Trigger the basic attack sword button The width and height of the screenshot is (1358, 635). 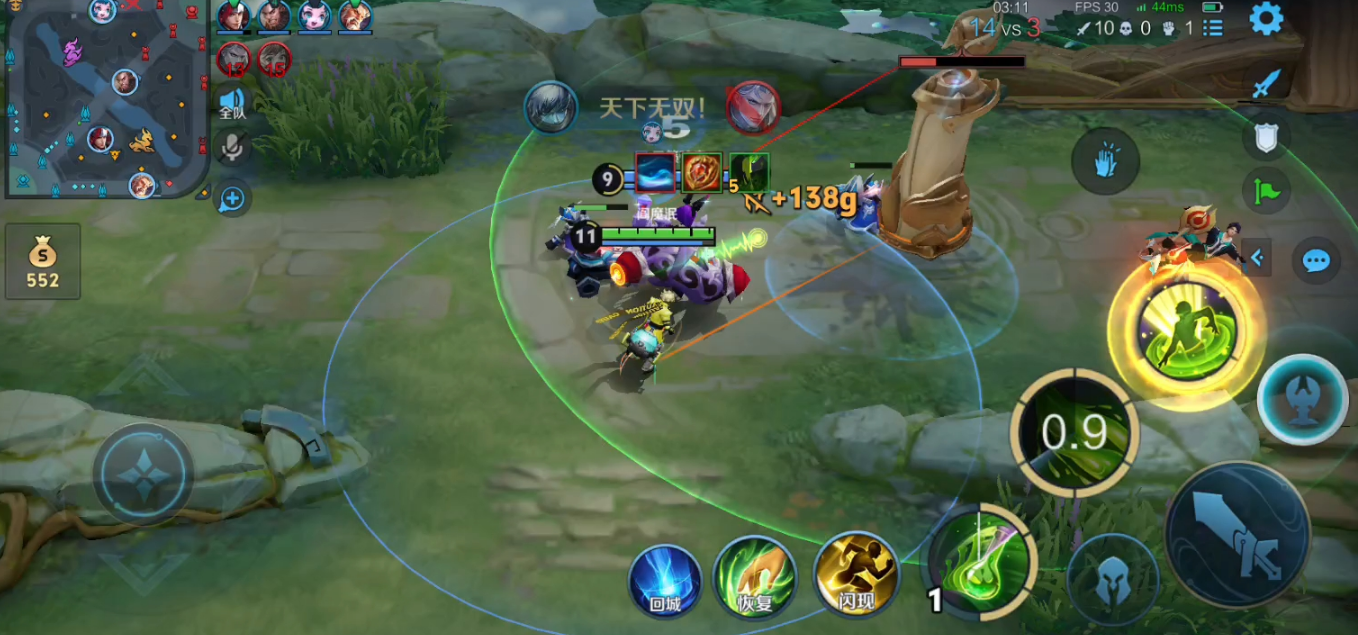[x=1236, y=536]
